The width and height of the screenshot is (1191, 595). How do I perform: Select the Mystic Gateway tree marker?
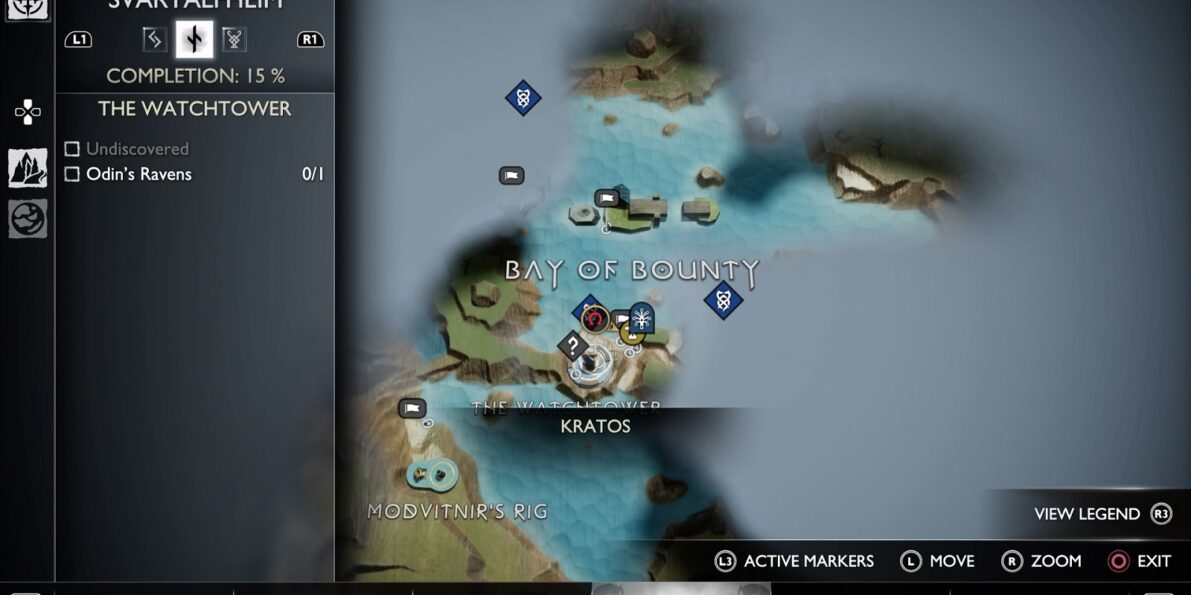(642, 318)
